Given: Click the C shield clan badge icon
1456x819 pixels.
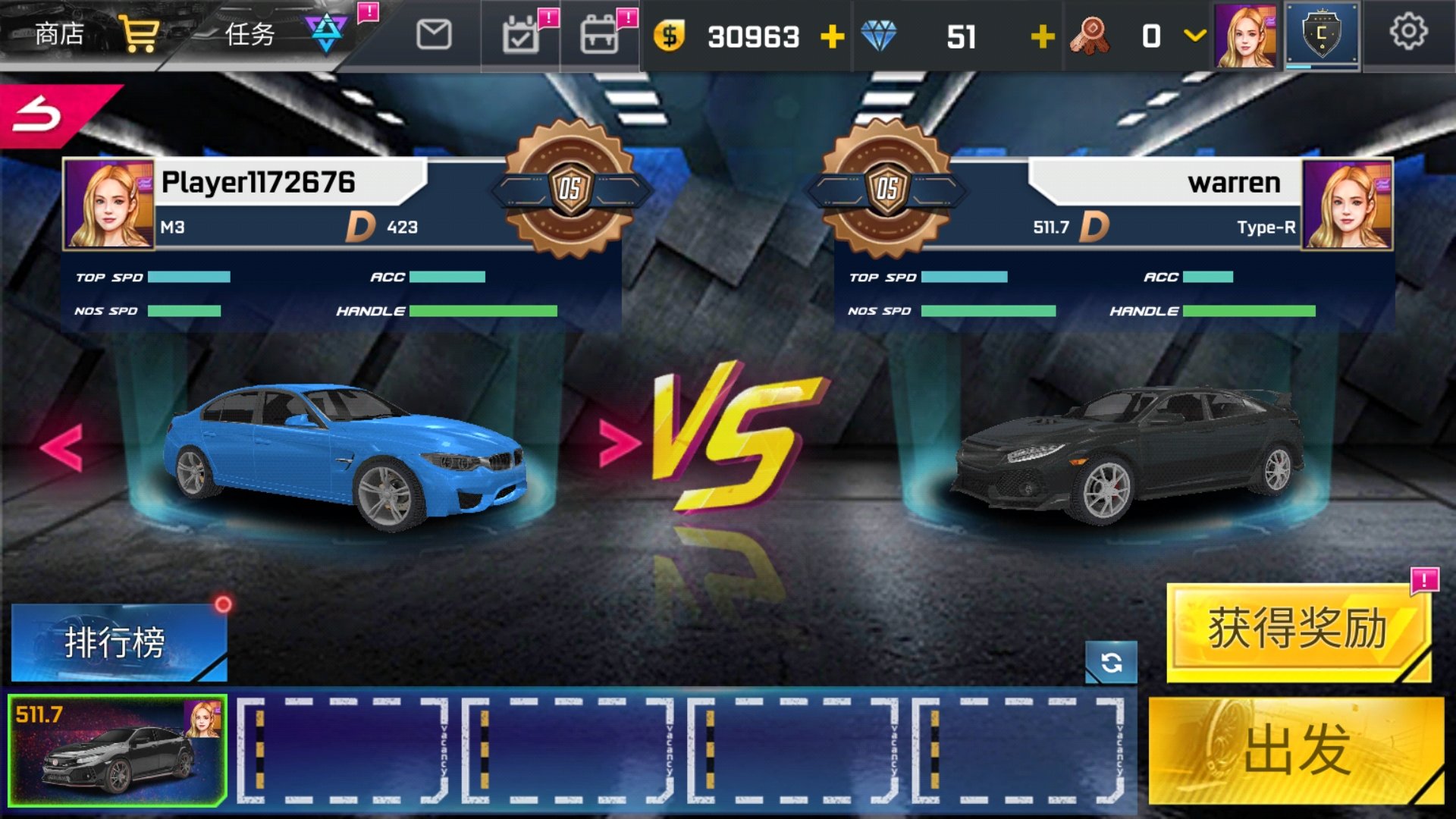Looking at the screenshot, I should pos(1321,36).
